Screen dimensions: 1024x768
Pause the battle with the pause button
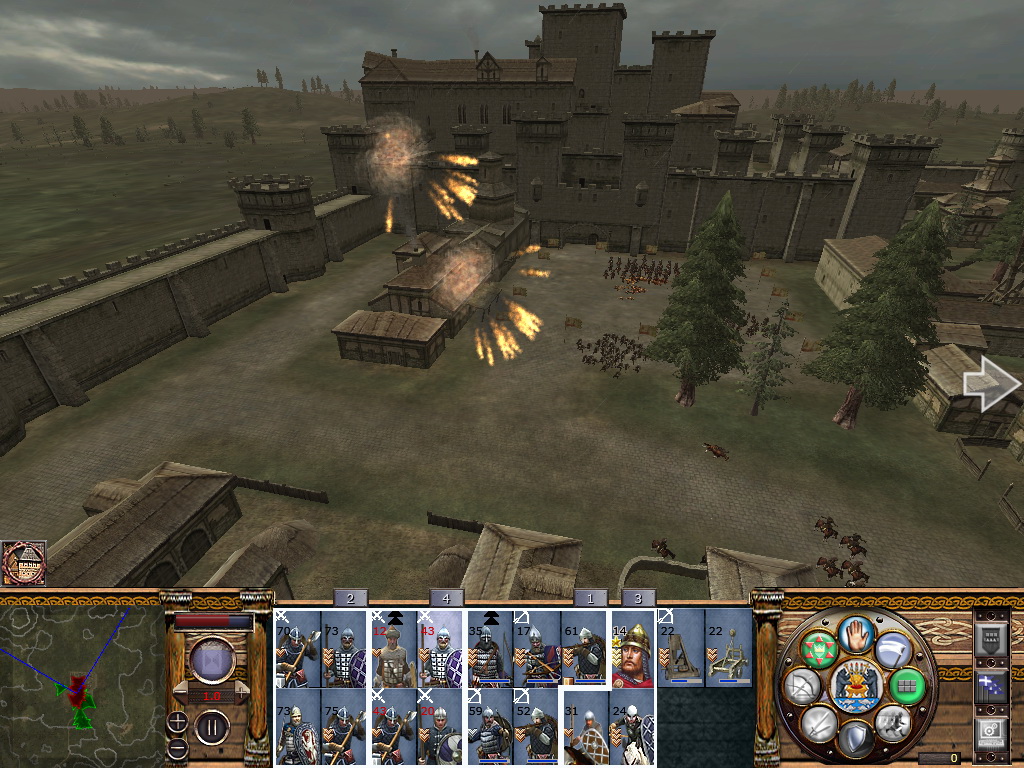pos(211,725)
